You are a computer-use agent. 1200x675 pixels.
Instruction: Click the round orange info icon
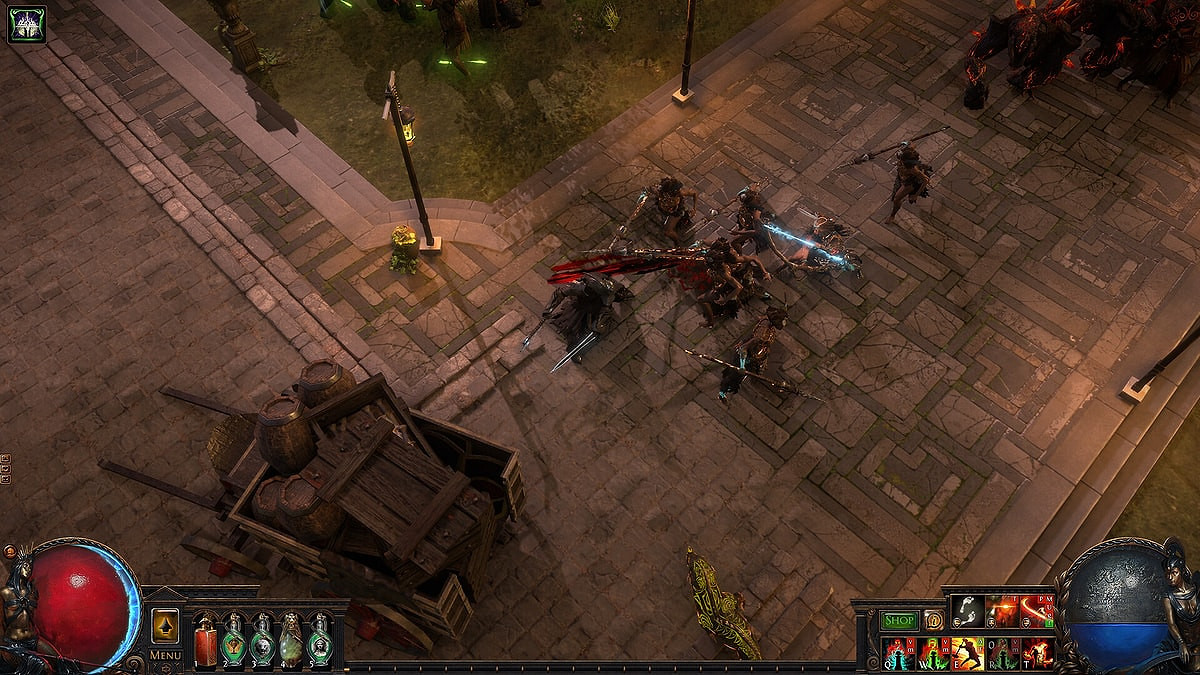pos(933,620)
